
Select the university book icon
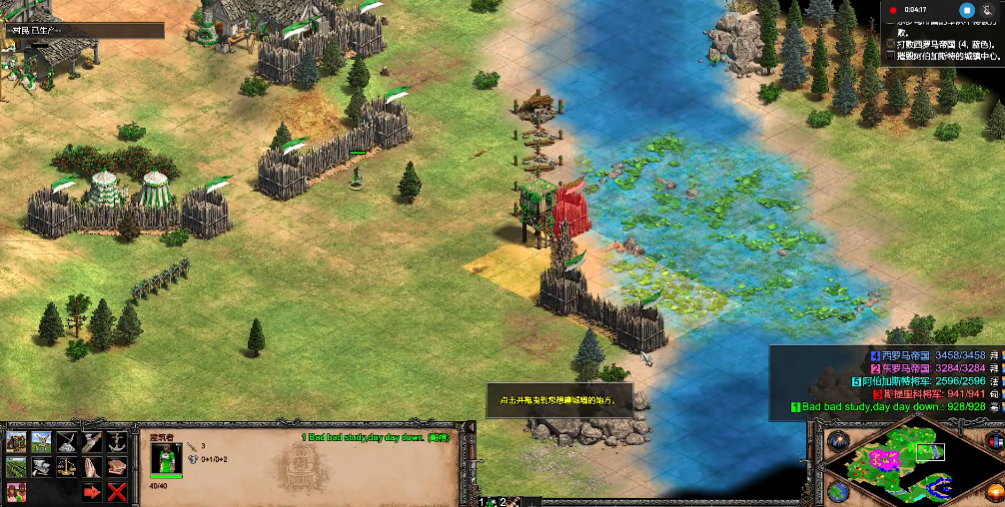coord(116,466)
